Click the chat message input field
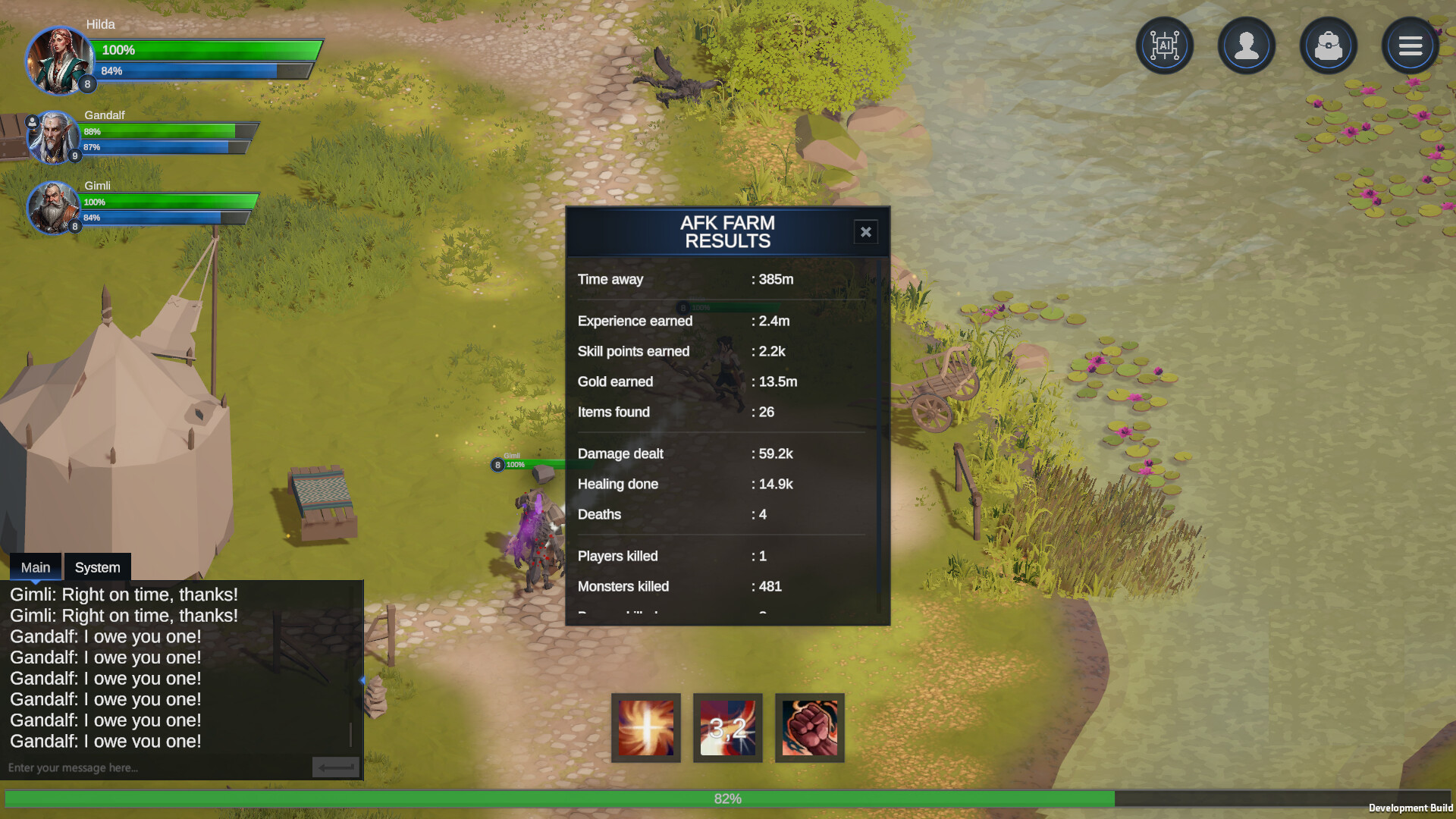 point(152,767)
